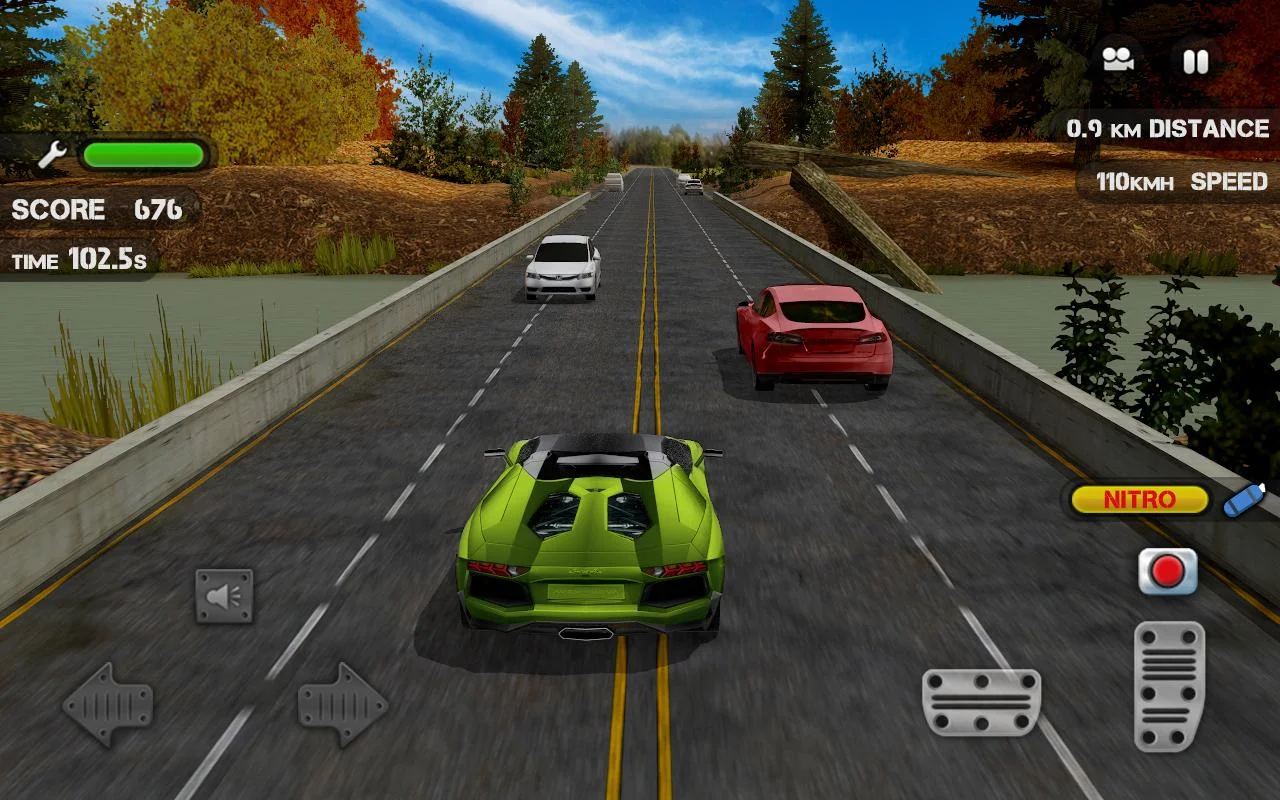
Task: Tap the red record button
Action: pos(1167,571)
